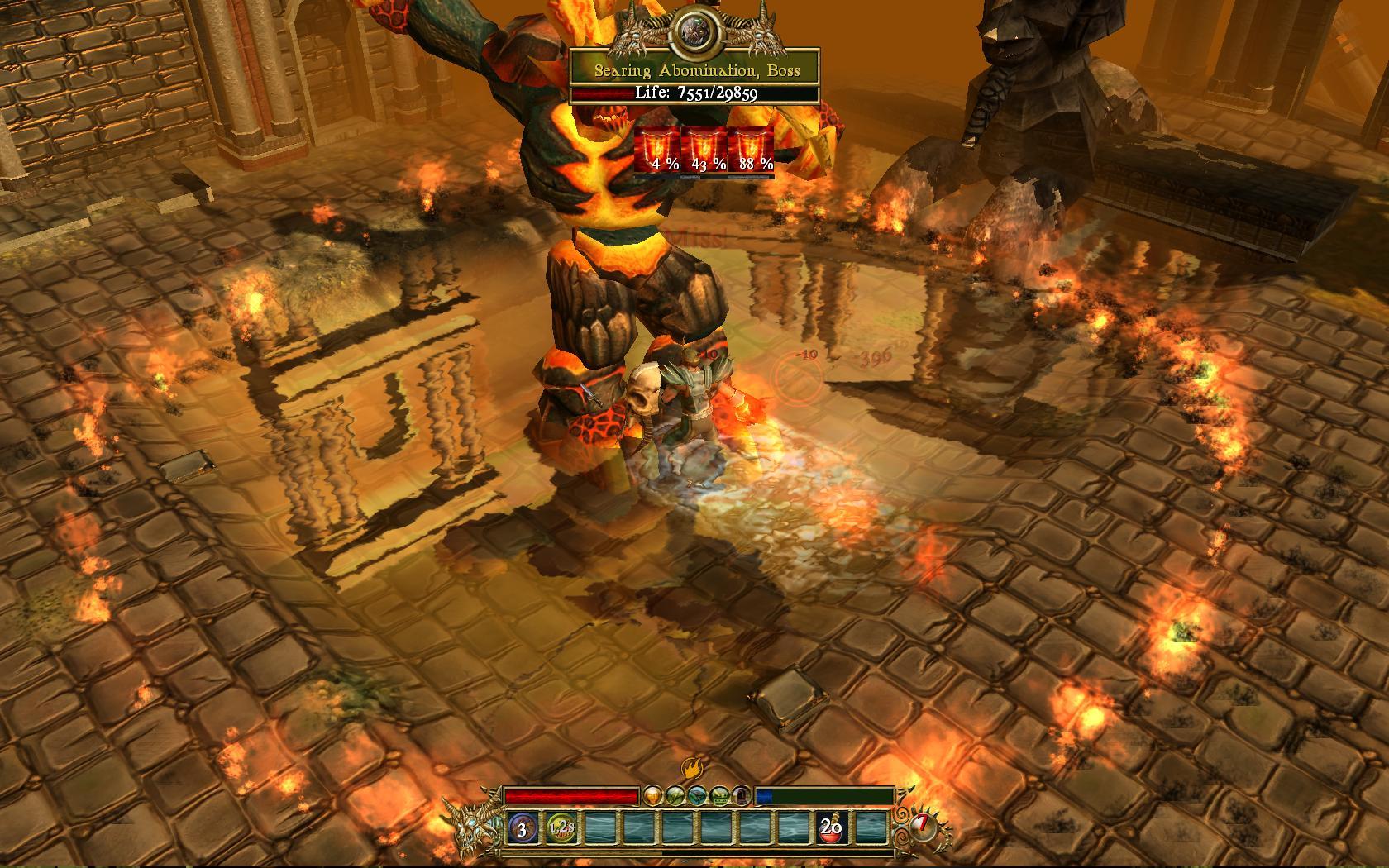Click the doorway menu icon beside the mana bar
The image size is (1389, 868).
click(740, 796)
